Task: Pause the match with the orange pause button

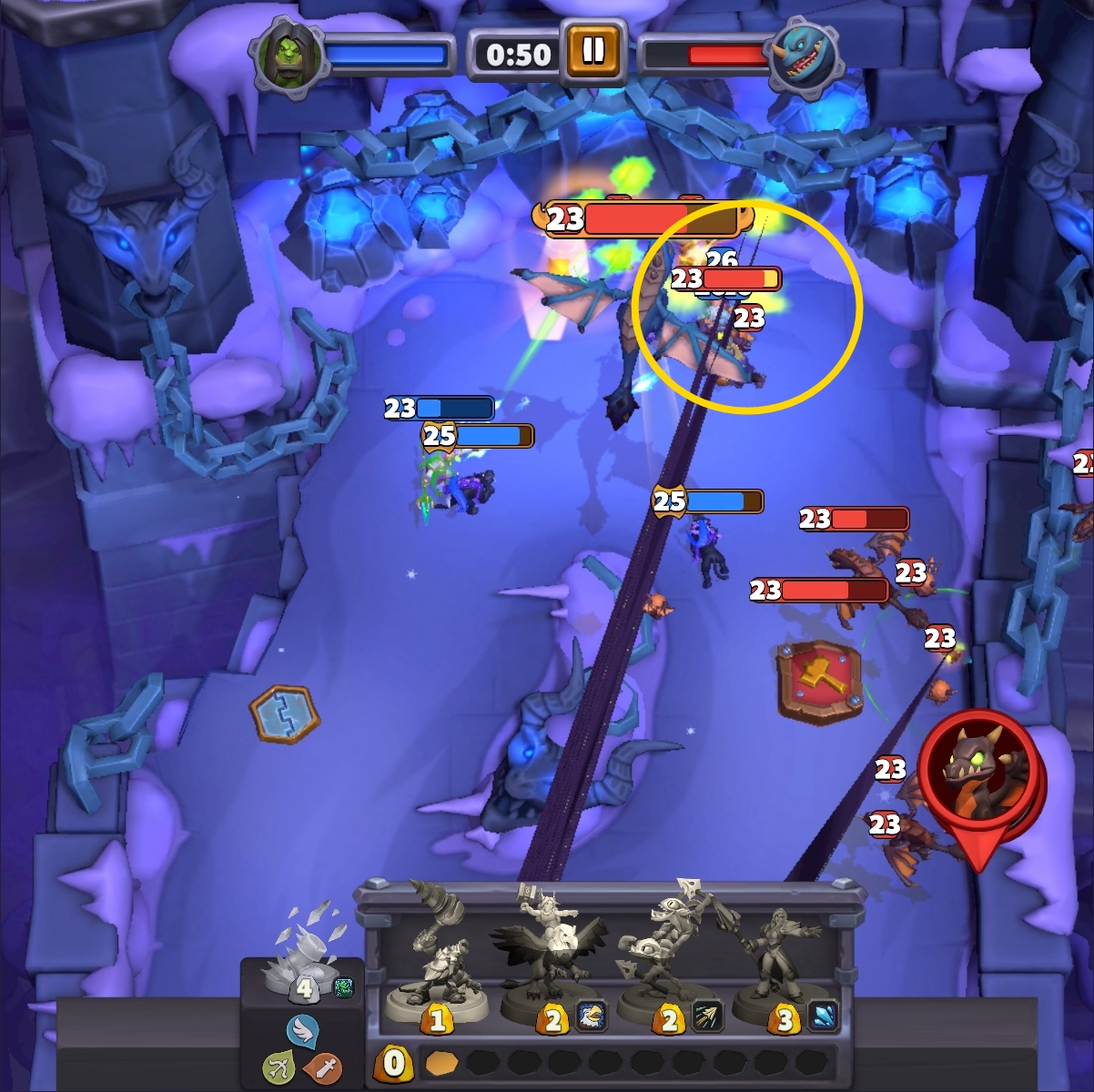Action: pos(593,49)
